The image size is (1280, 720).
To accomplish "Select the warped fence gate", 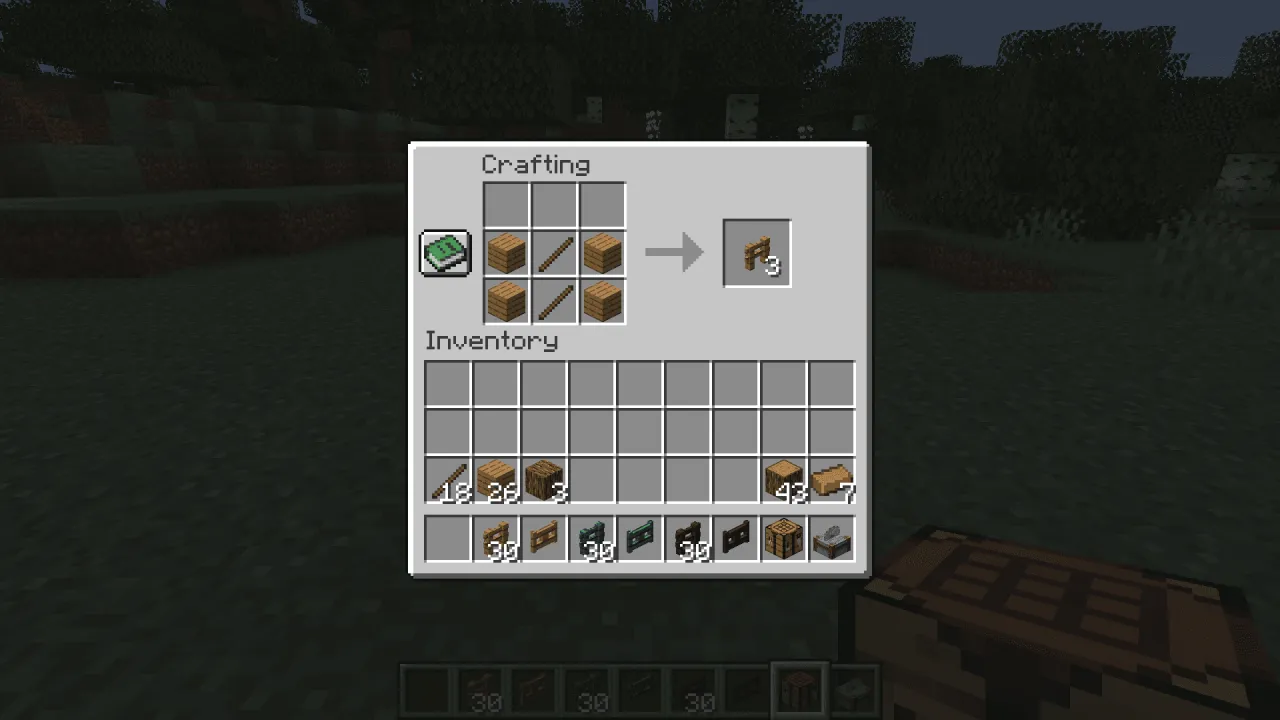I will click(639, 538).
